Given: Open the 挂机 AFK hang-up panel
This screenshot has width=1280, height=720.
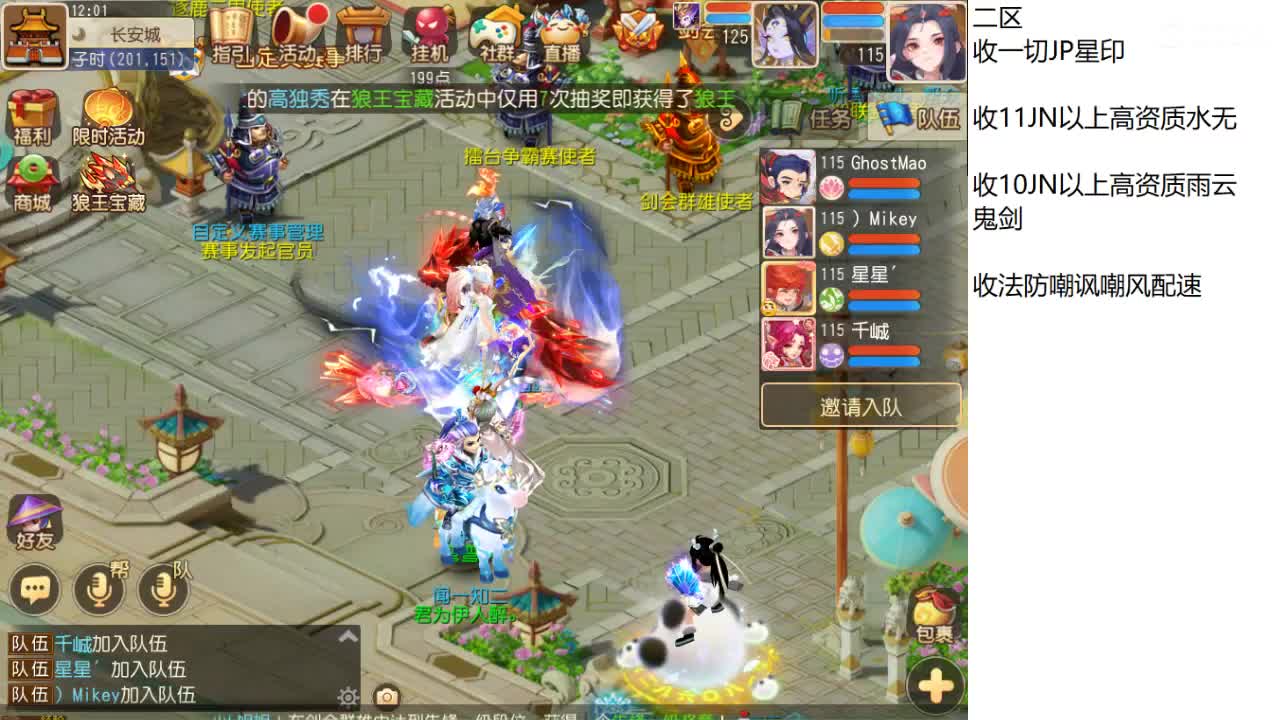Looking at the screenshot, I should [429, 33].
